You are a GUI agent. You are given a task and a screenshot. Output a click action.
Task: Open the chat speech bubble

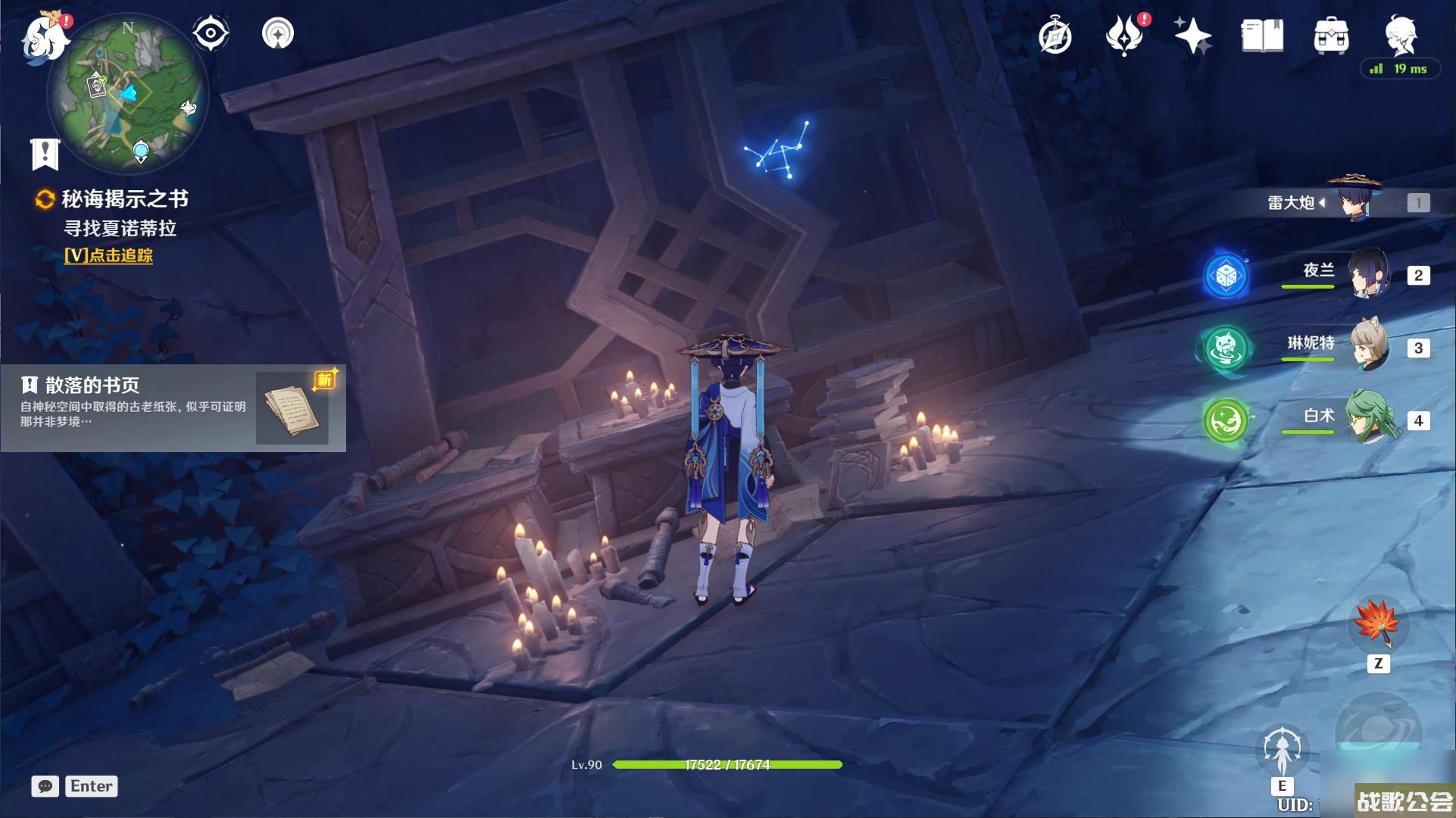tap(45, 786)
